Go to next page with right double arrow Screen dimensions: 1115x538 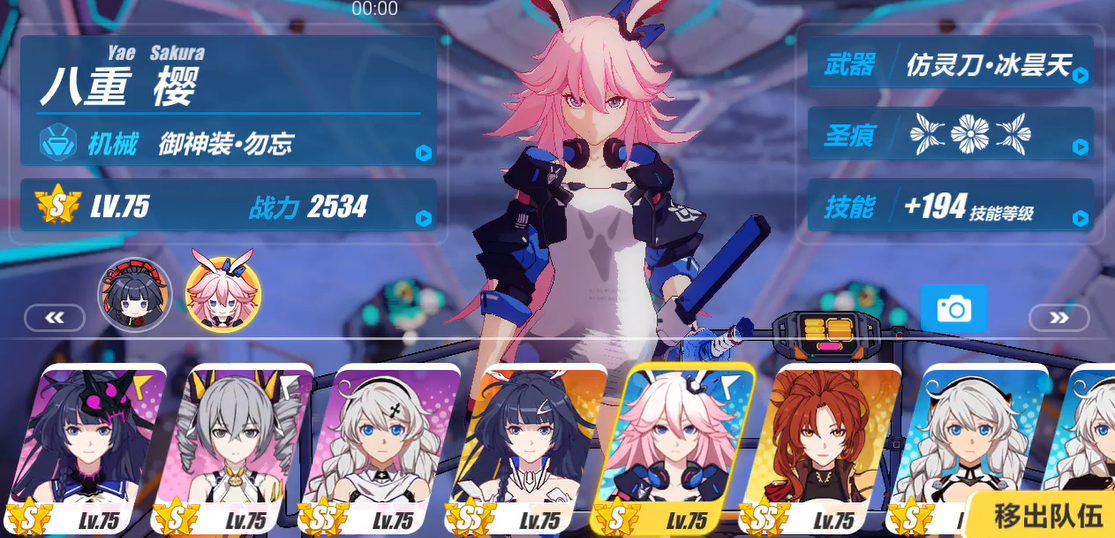1058,318
